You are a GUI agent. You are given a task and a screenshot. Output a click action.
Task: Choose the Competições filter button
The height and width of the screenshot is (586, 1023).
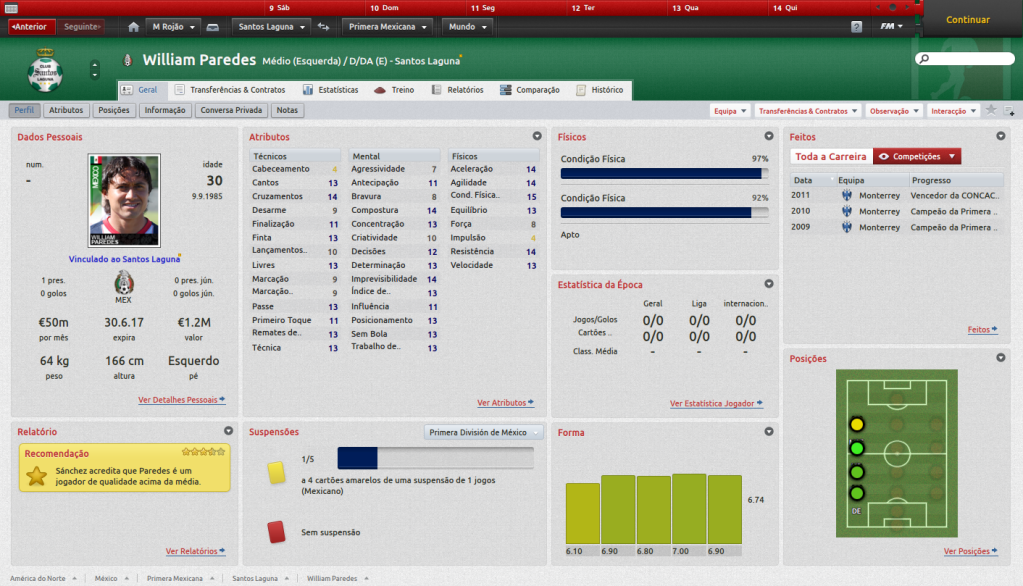coord(917,156)
